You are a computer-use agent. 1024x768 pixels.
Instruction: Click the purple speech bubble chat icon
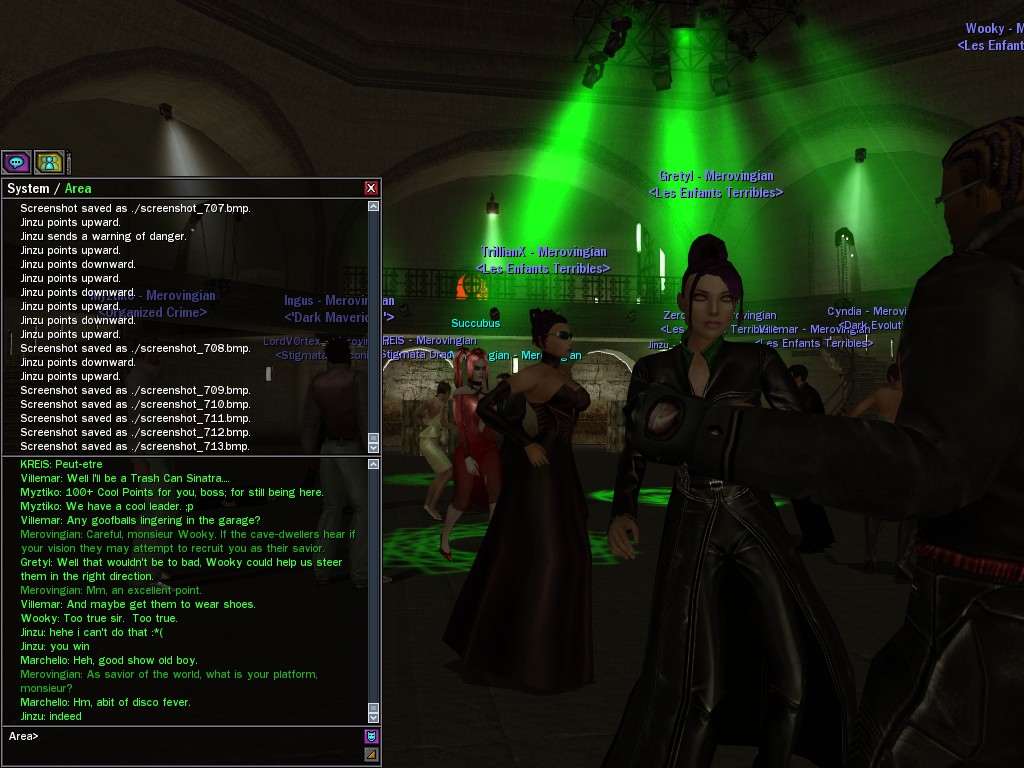coord(16,162)
